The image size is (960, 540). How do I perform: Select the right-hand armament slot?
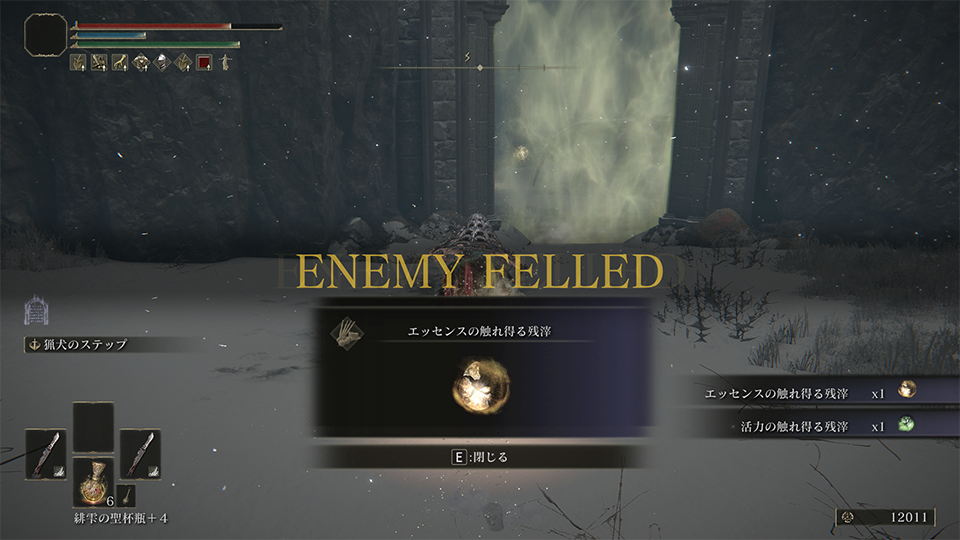pyautogui.click(x=140, y=453)
